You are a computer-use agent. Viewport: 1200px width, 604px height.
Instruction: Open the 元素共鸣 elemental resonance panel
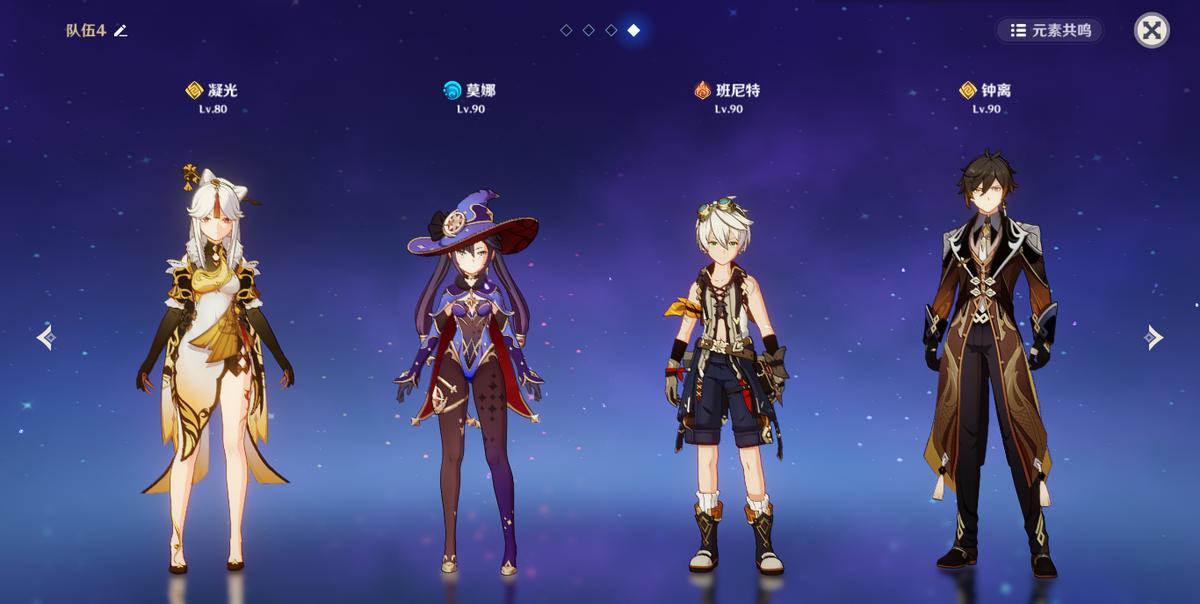click(1050, 30)
